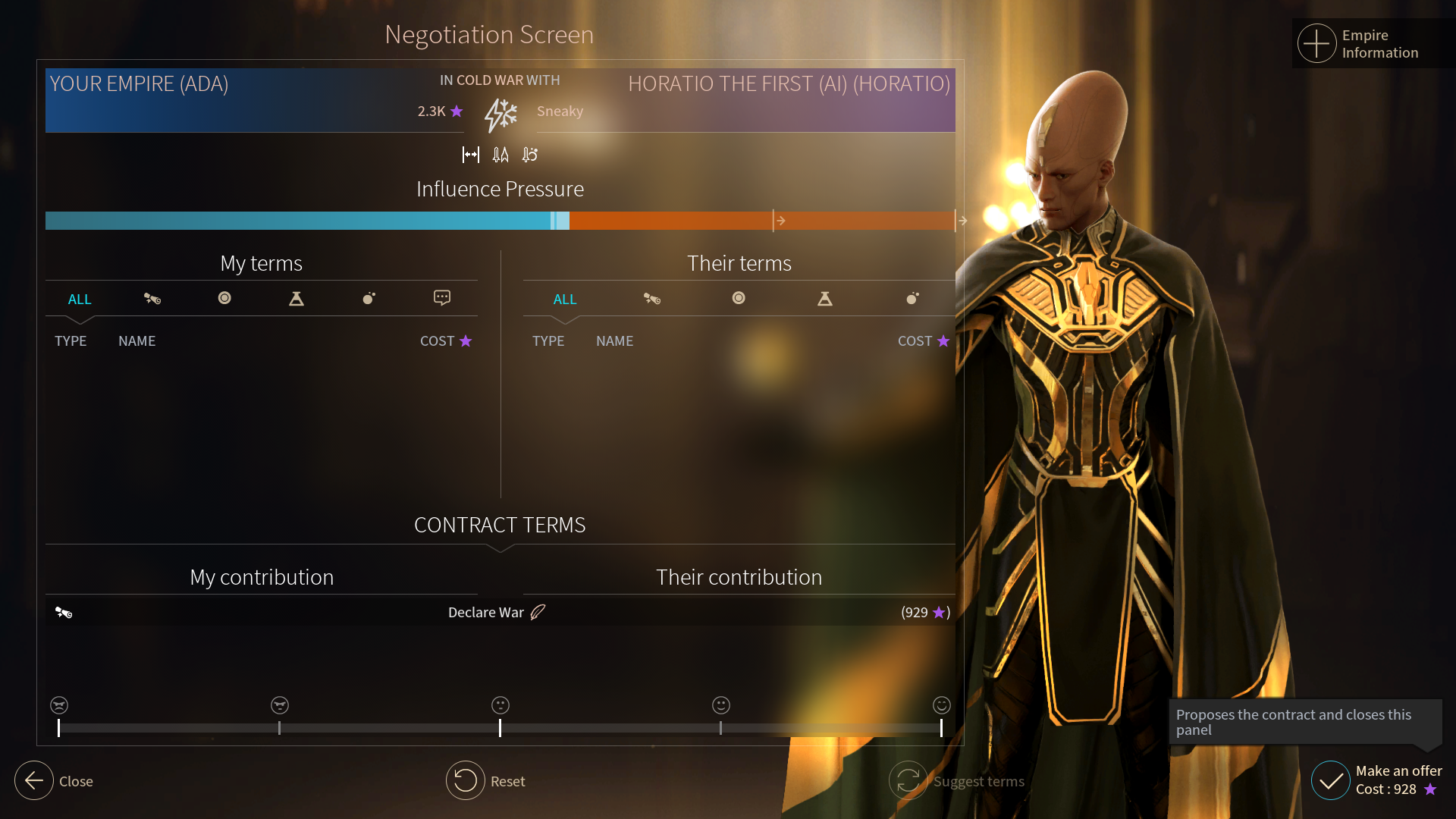Viewport: 1456px width, 819px height.
Task: Filter Their terms by the dust coin category
Action: pyautogui.click(x=739, y=298)
